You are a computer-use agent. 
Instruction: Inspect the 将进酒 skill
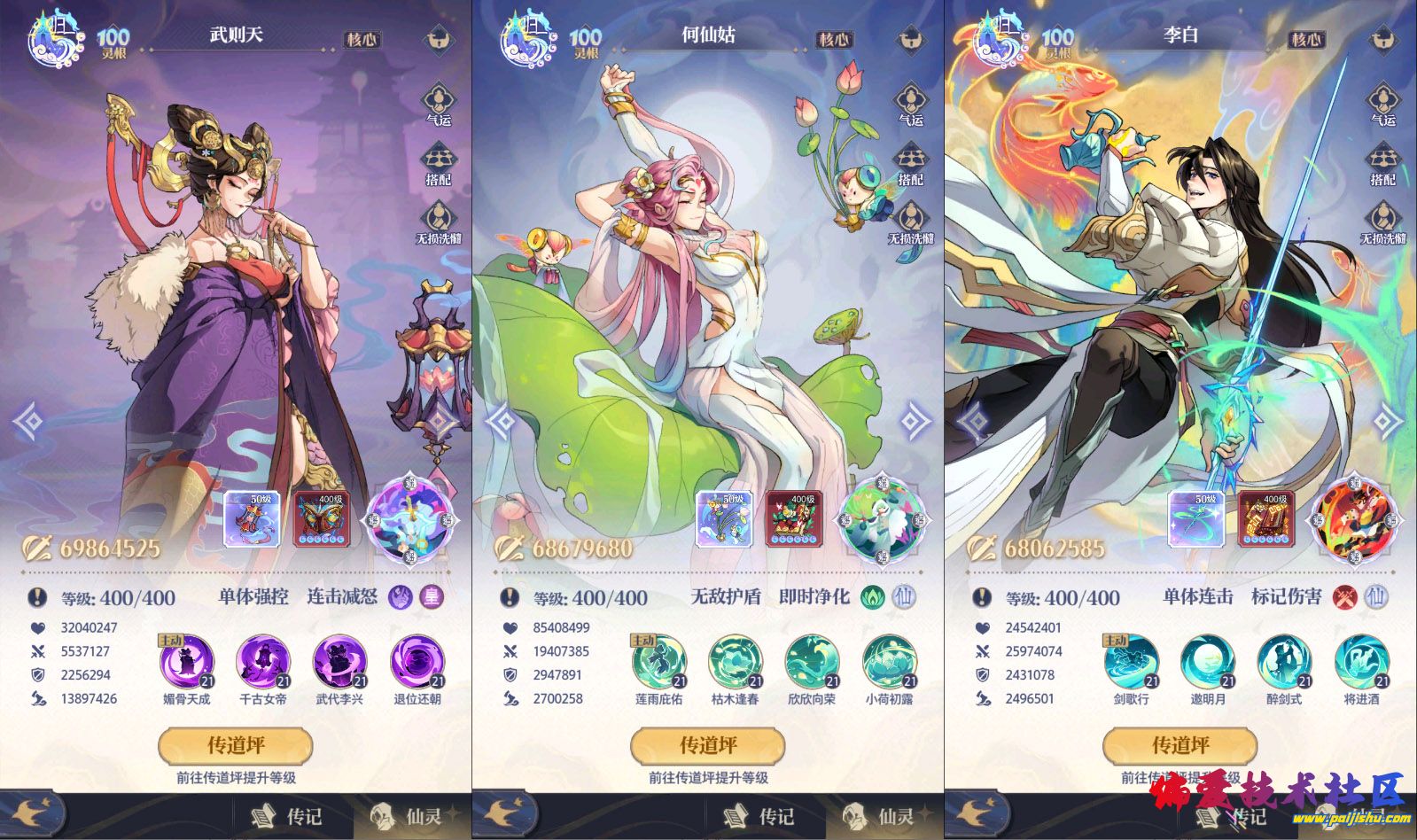point(1362,663)
